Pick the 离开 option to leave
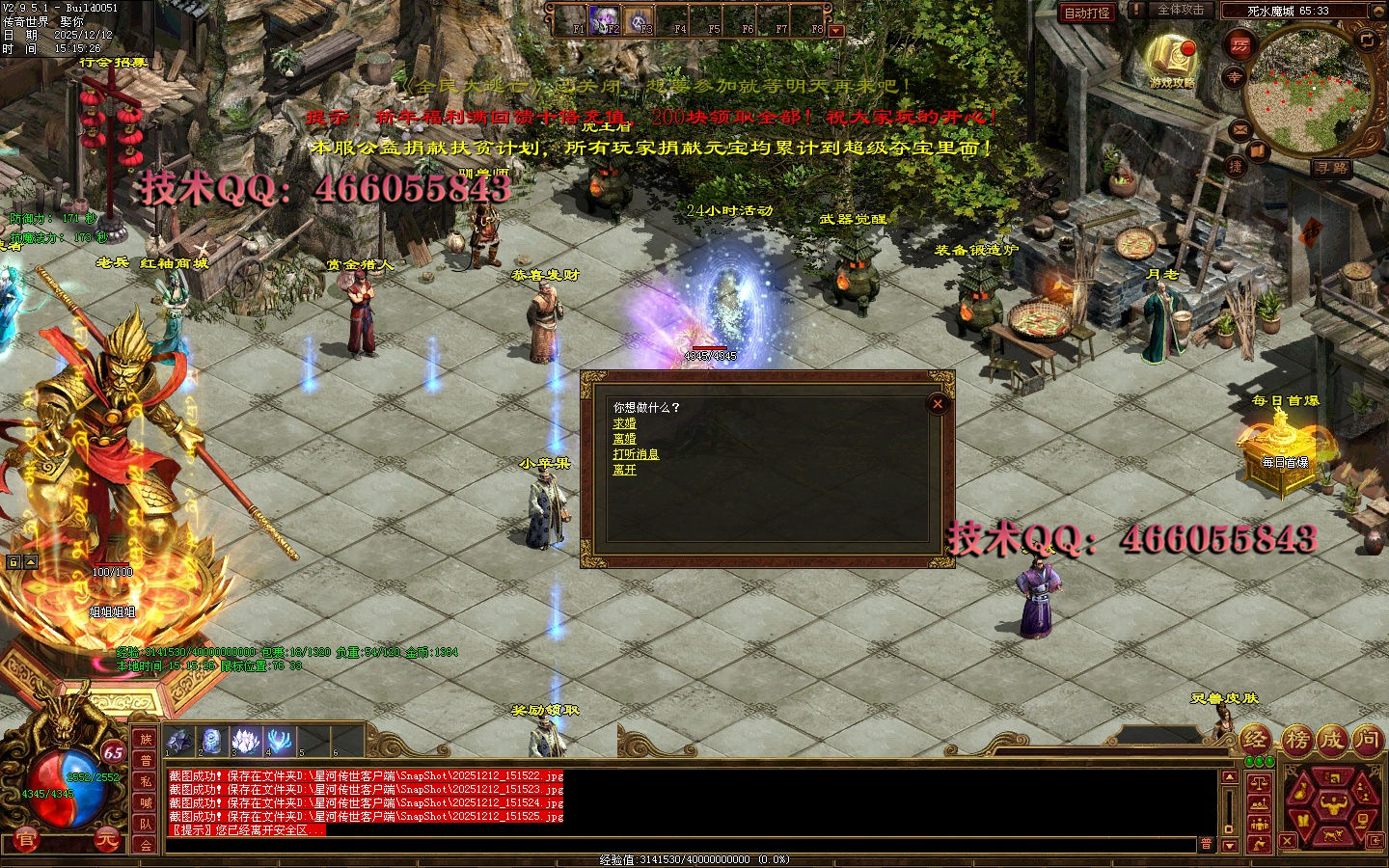The image size is (1389, 868). coord(624,470)
